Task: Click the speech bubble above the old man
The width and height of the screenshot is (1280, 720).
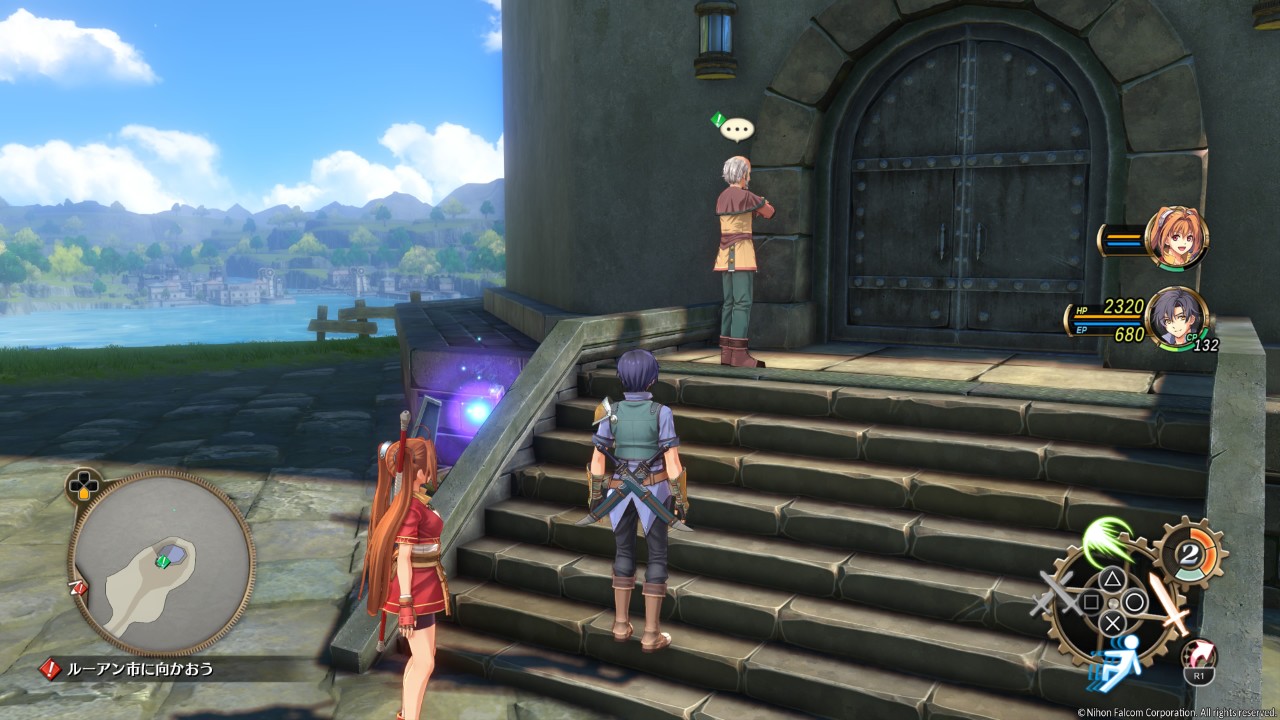Action: tap(737, 129)
